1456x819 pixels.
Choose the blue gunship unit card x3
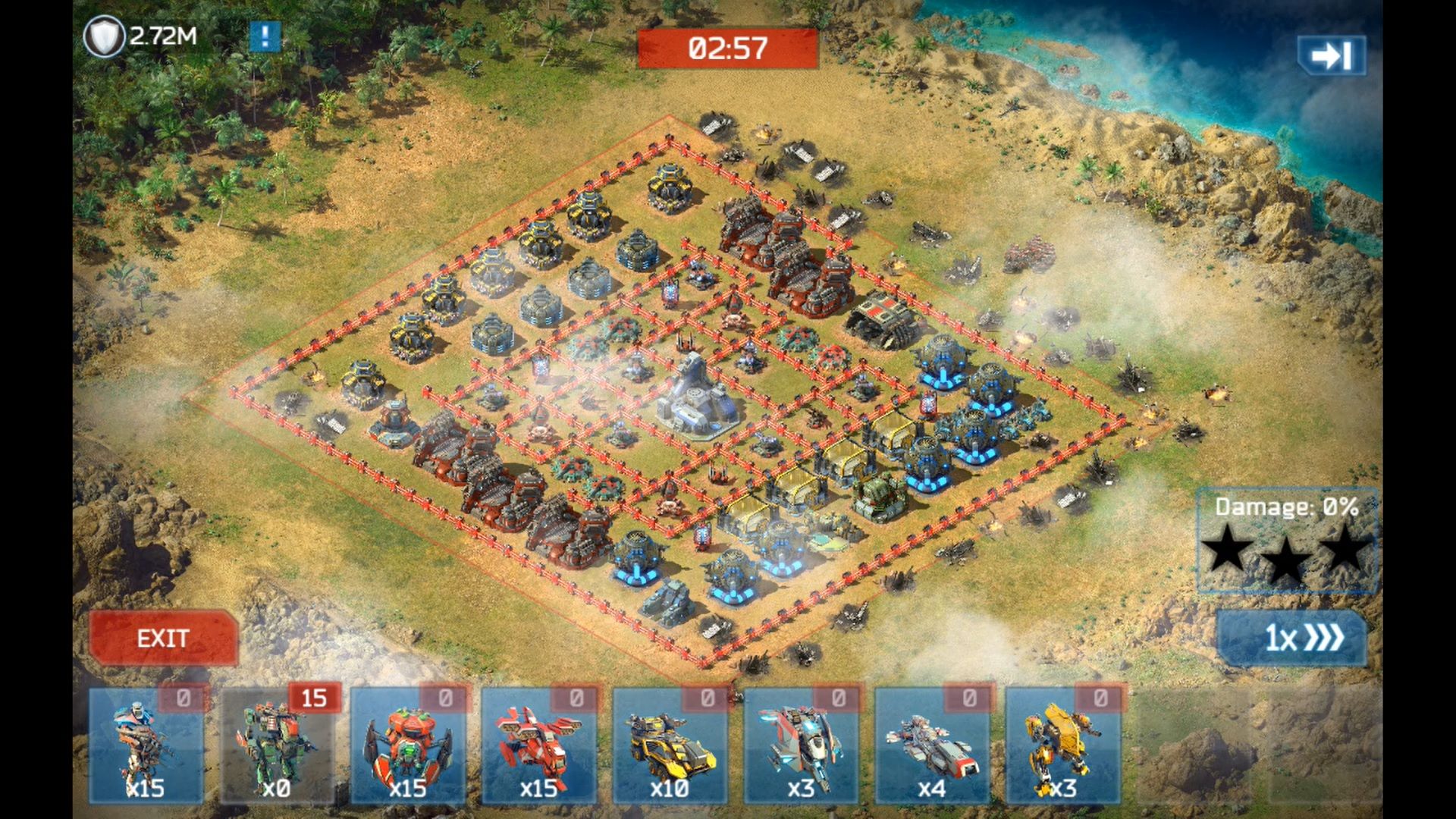click(x=801, y=745)
